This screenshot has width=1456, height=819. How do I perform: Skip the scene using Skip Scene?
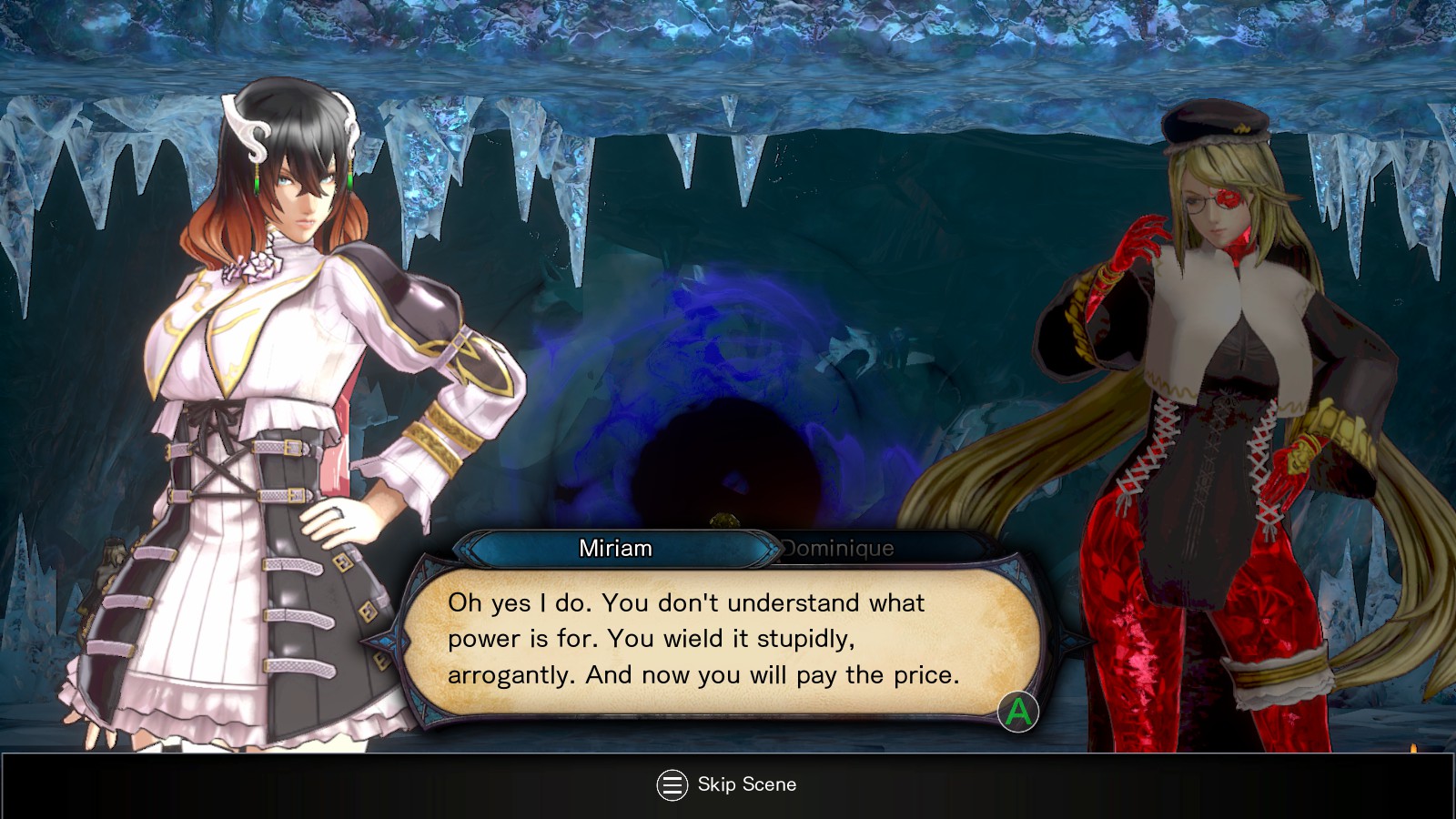726,784
